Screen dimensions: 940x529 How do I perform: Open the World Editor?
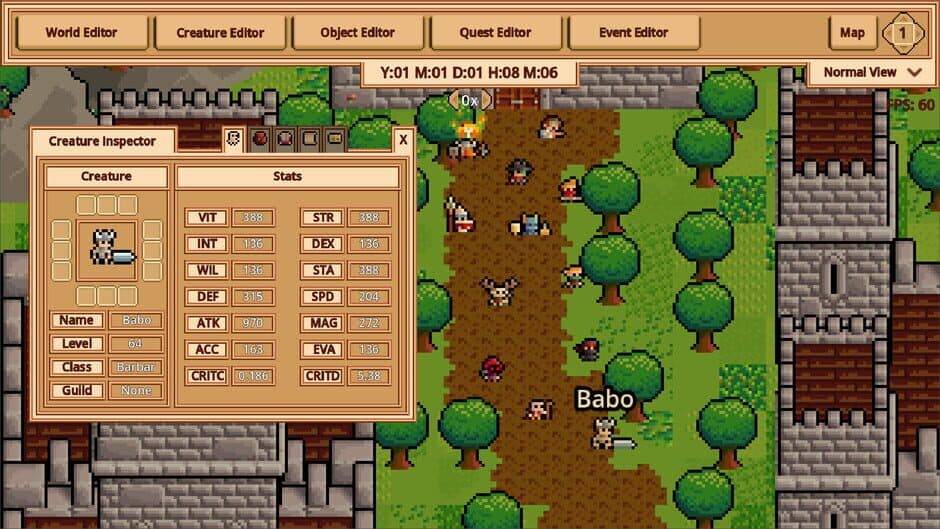click(x=82, y=32)
